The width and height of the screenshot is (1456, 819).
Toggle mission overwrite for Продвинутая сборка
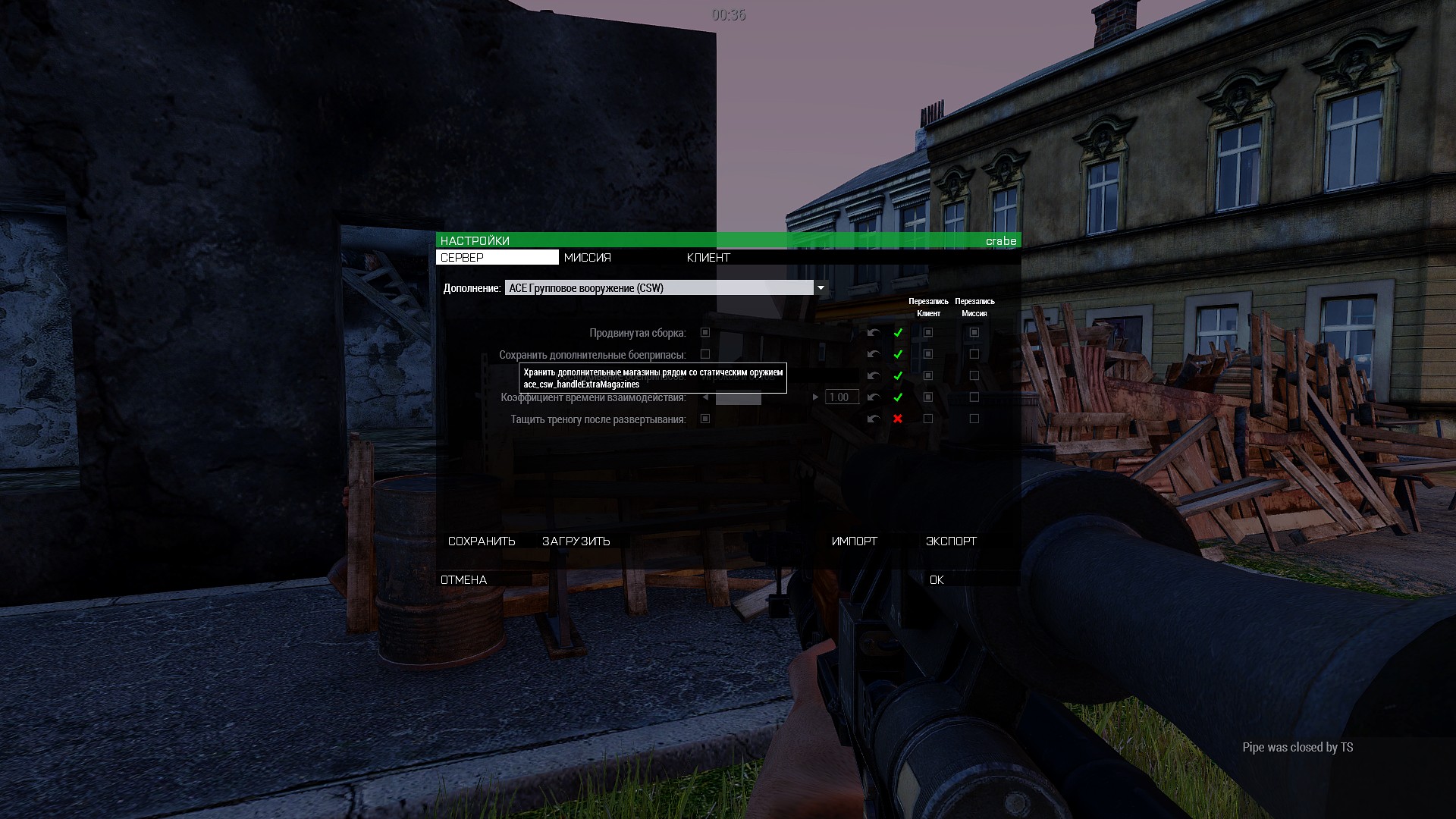974,333
